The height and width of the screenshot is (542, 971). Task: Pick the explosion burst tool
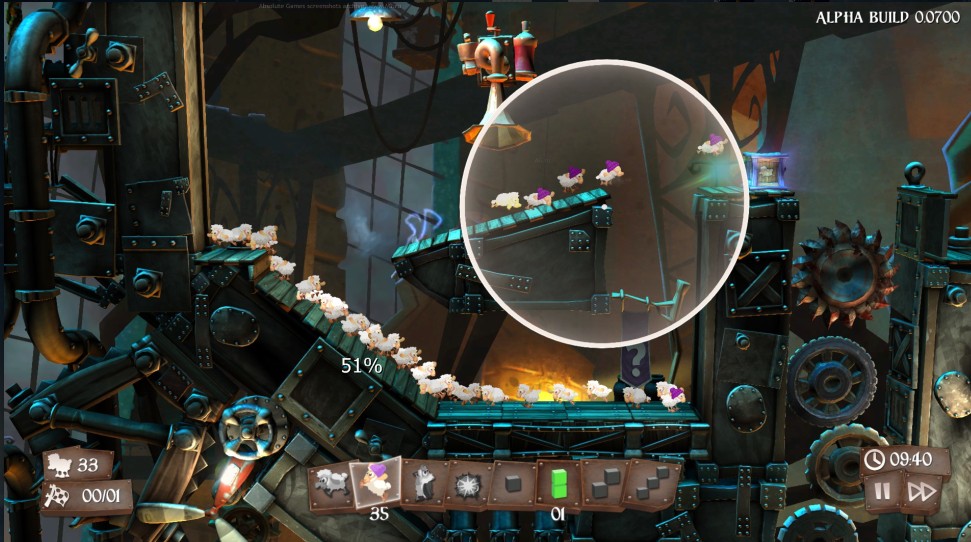tap(467, 485)
